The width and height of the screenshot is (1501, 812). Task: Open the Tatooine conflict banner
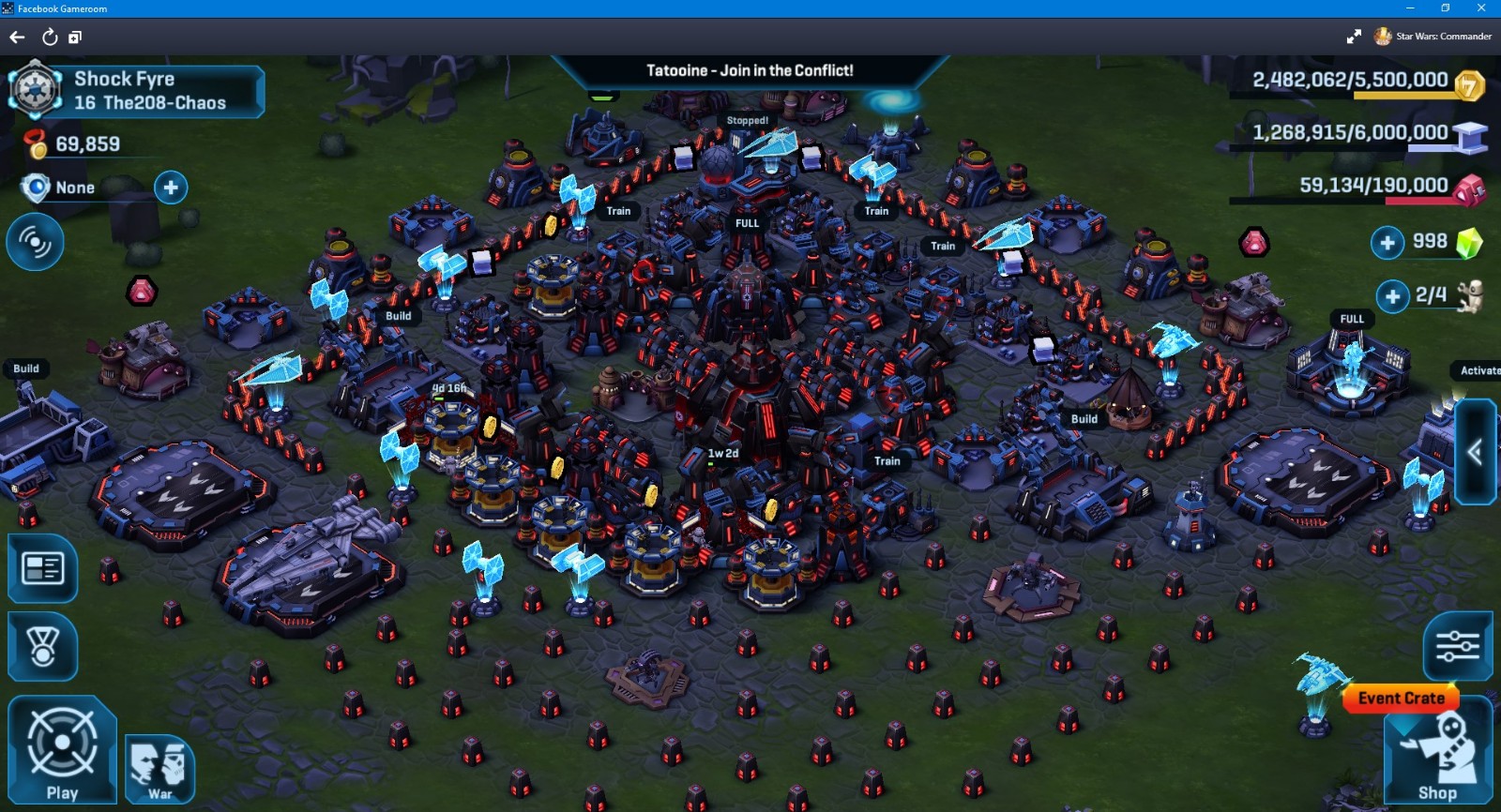click(x=750, y=70)
